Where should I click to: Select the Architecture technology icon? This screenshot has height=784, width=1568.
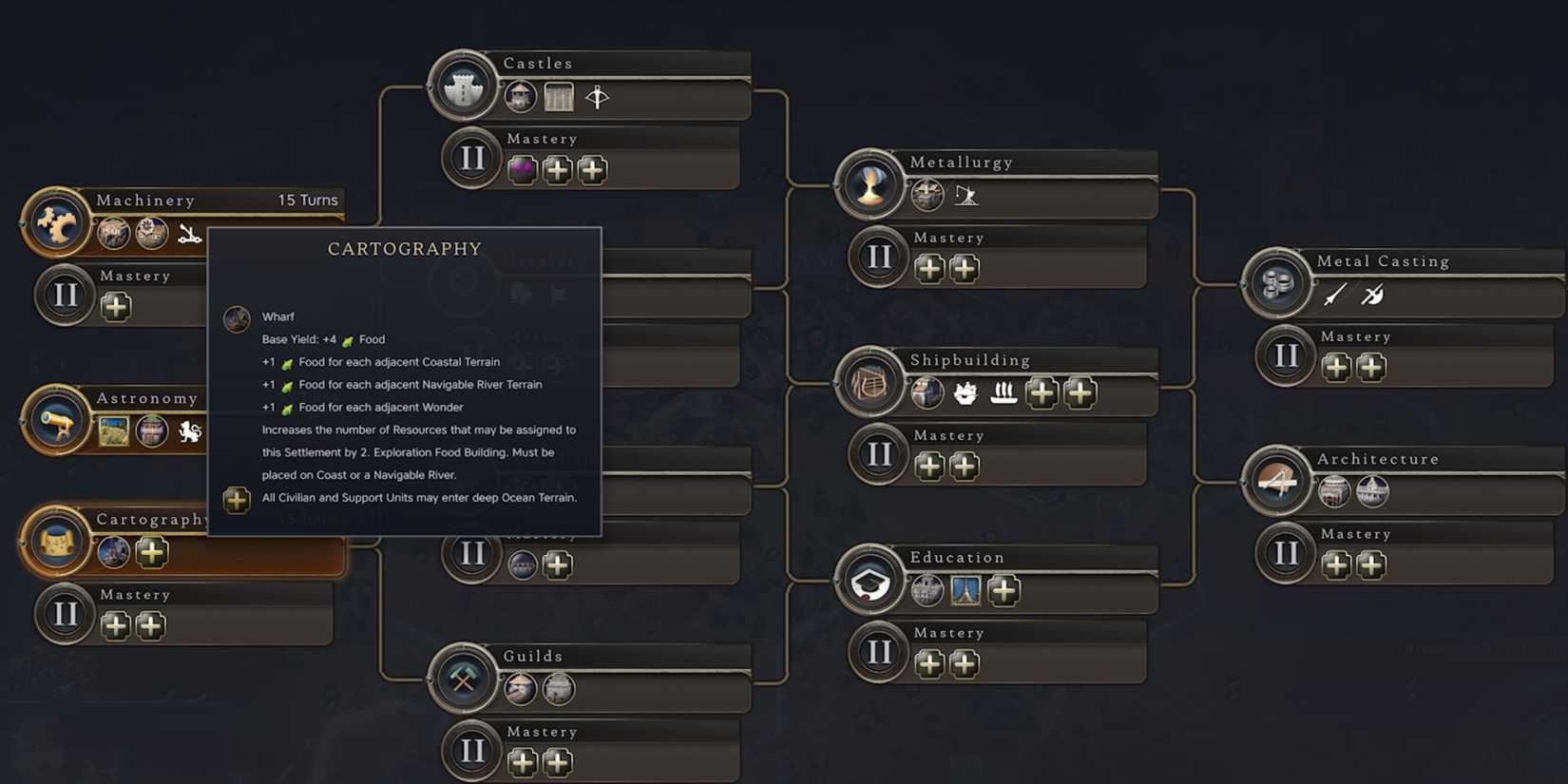click(x=1276, y=482)
